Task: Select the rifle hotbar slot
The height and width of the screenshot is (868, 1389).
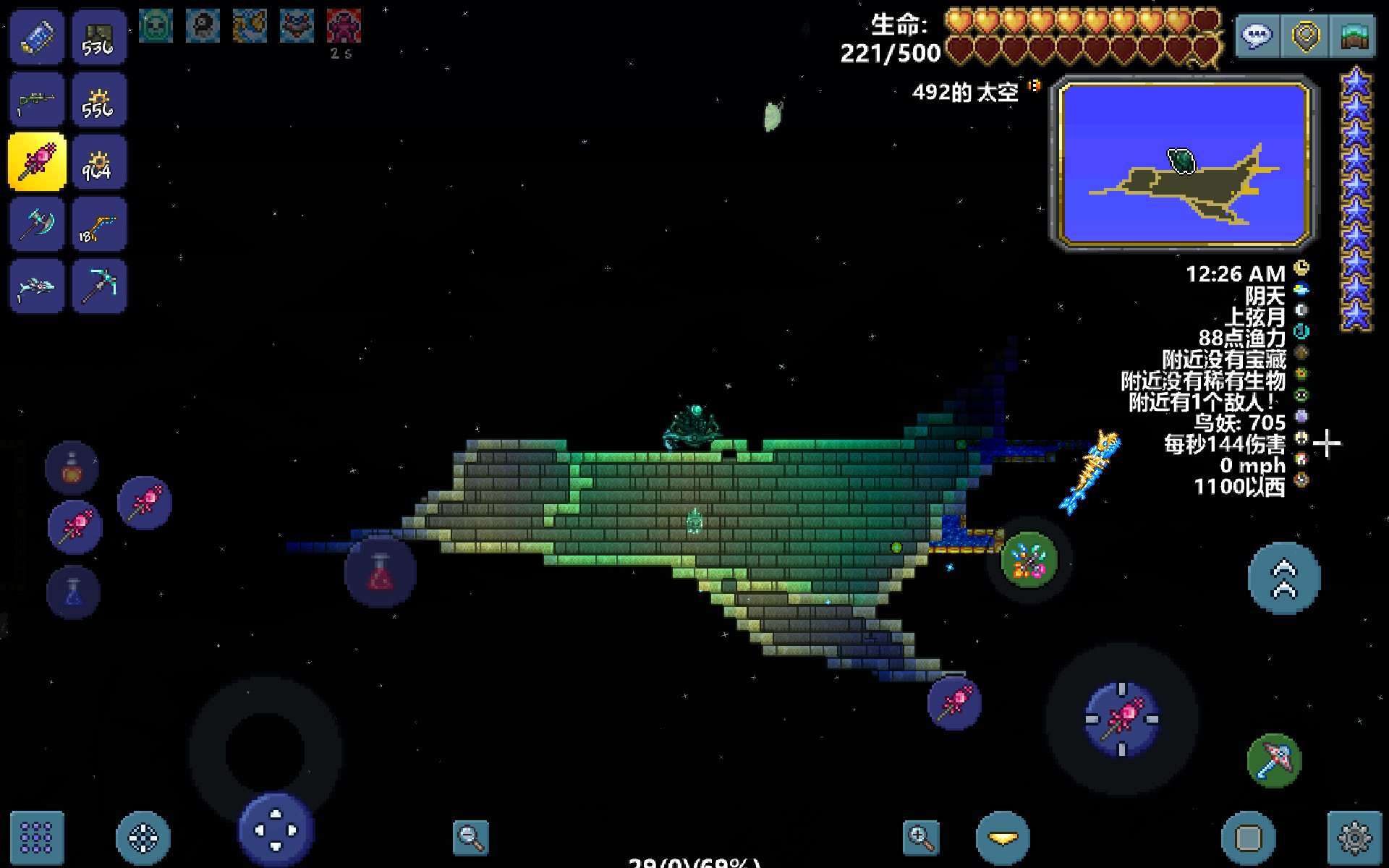Action: (x=37, y=100)
